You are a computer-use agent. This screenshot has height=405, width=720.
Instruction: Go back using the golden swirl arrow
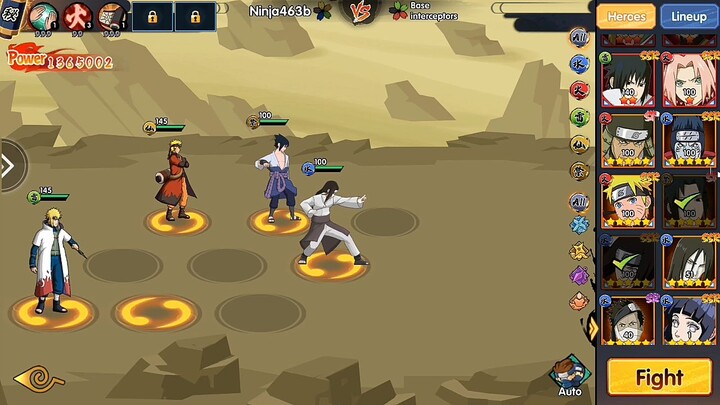pyautogui.click(x=38, y=379)
